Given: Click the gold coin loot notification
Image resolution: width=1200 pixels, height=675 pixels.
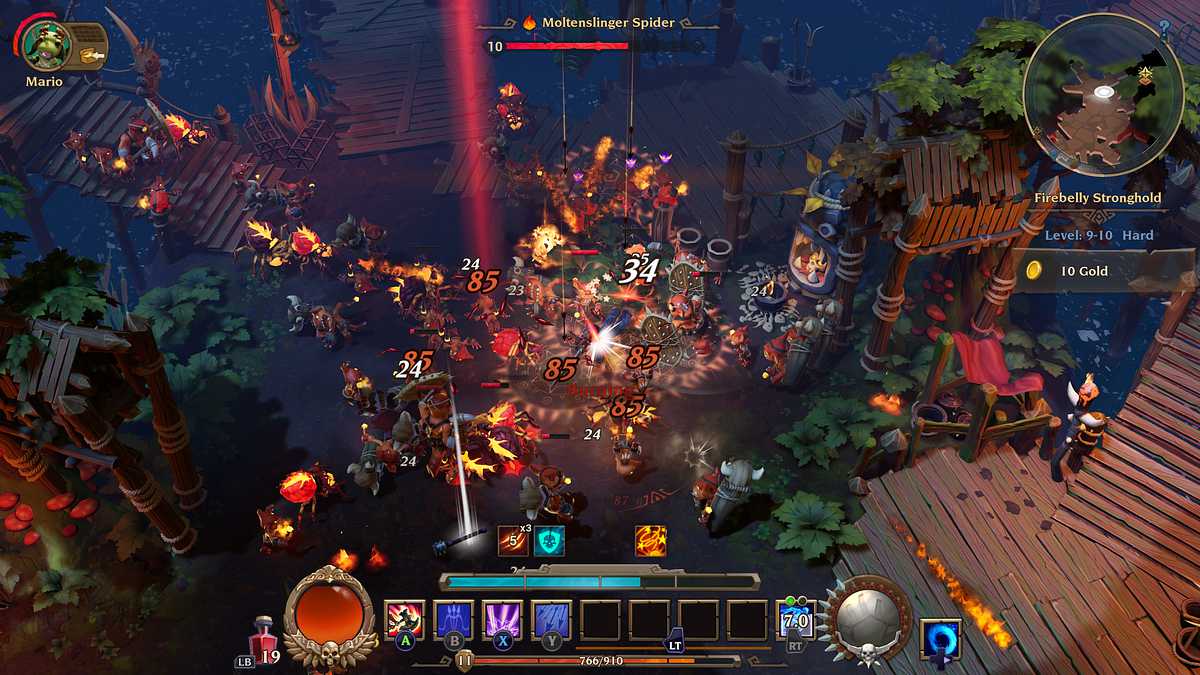Looking at the screenshot, I should tap(1080, 271).
